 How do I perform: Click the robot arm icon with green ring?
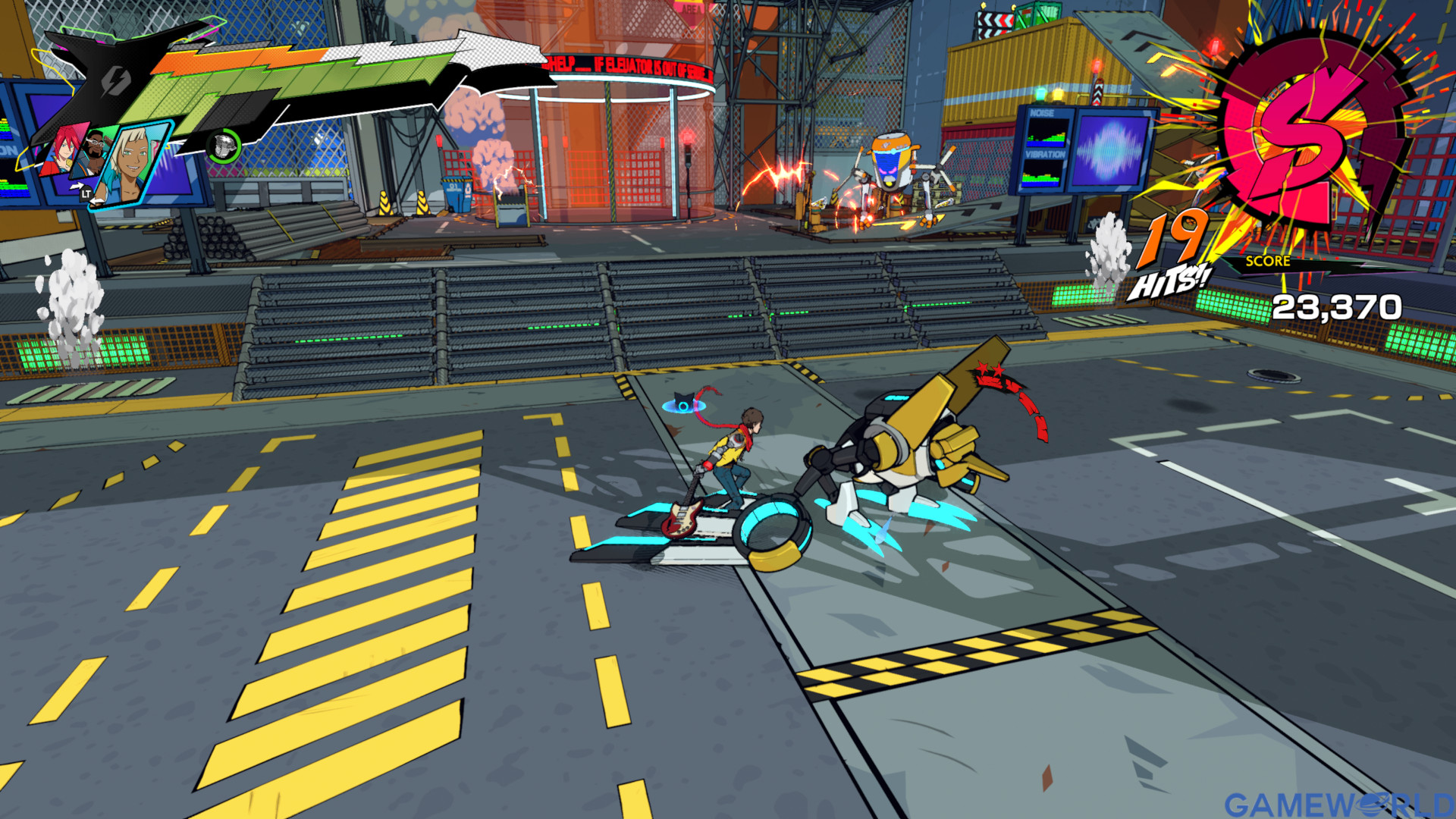point(224,146)
